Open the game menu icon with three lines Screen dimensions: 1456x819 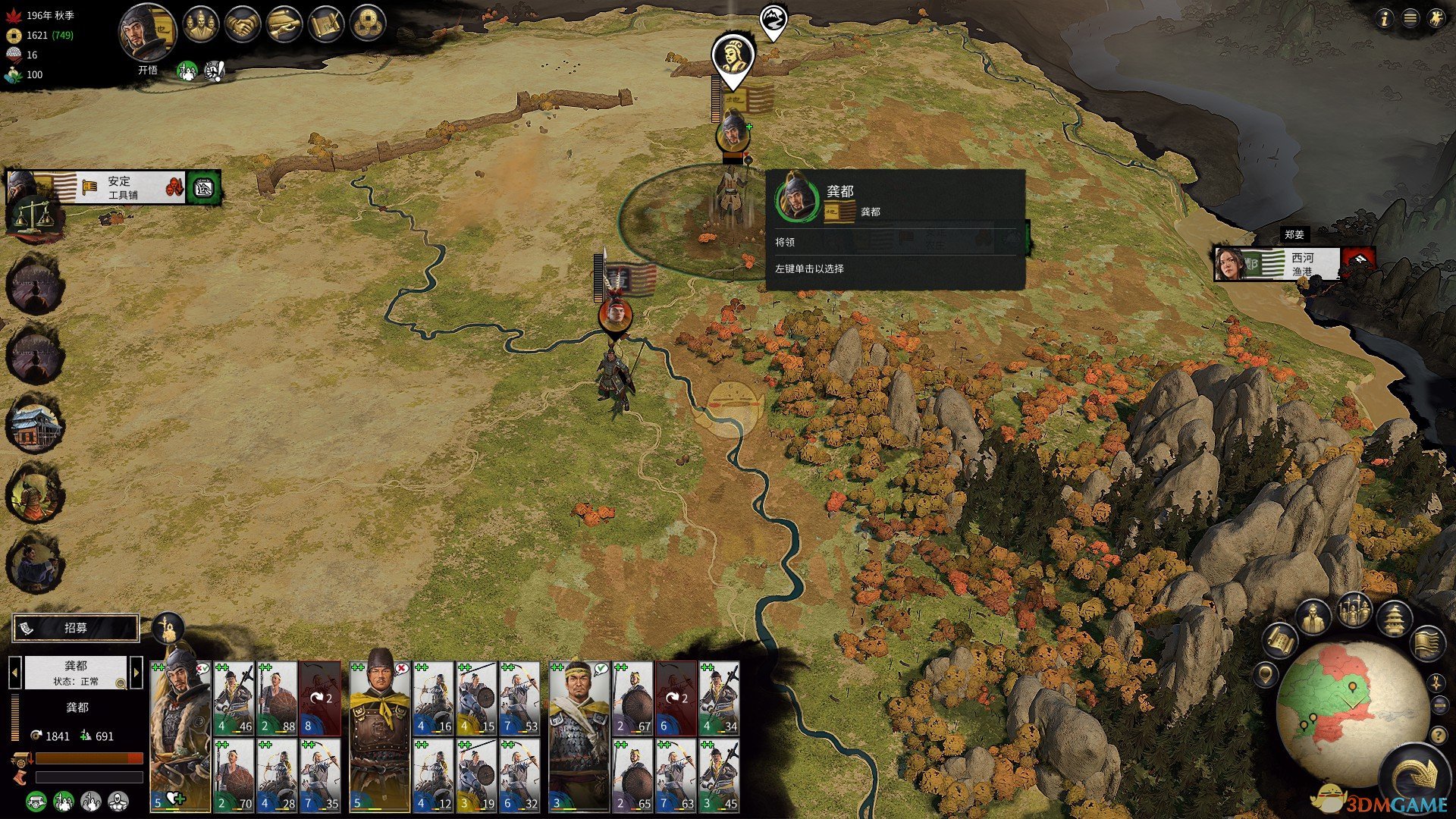click(1410, 19)
